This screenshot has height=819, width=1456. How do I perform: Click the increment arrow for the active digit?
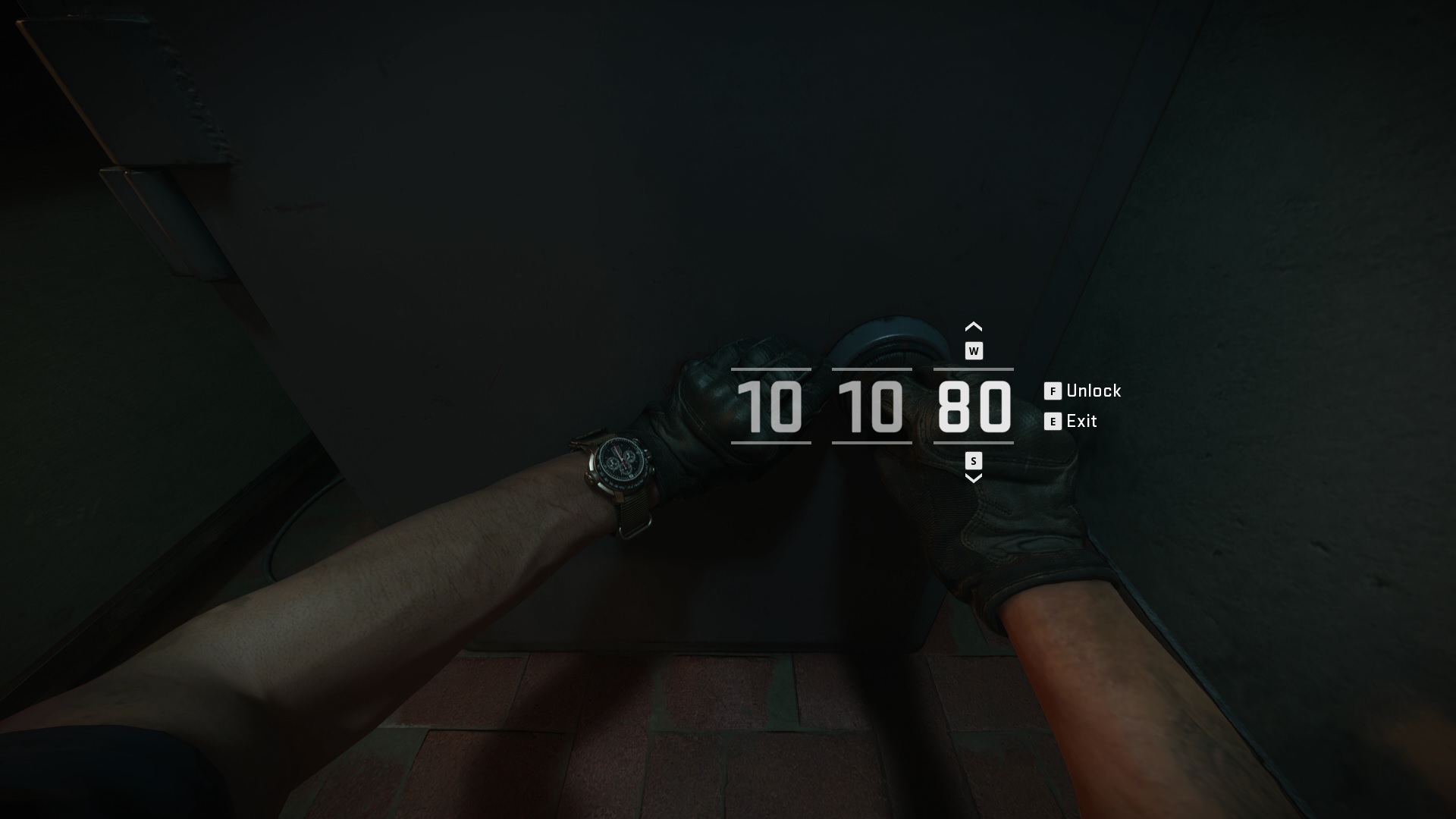tap(974, 326)
